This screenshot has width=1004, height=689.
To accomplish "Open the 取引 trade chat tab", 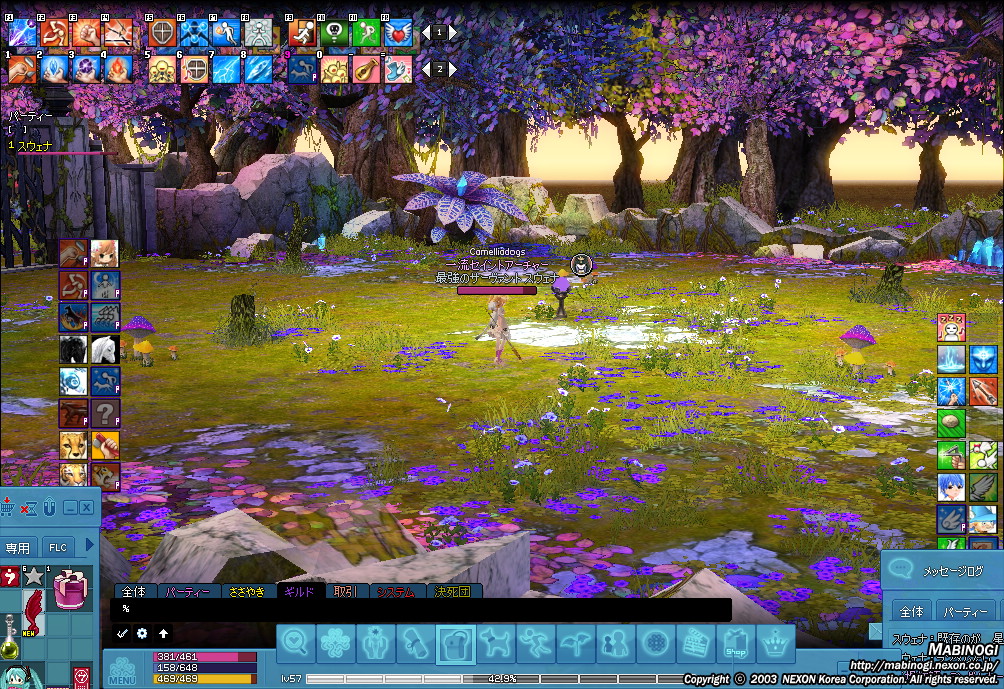I will 346,592.
